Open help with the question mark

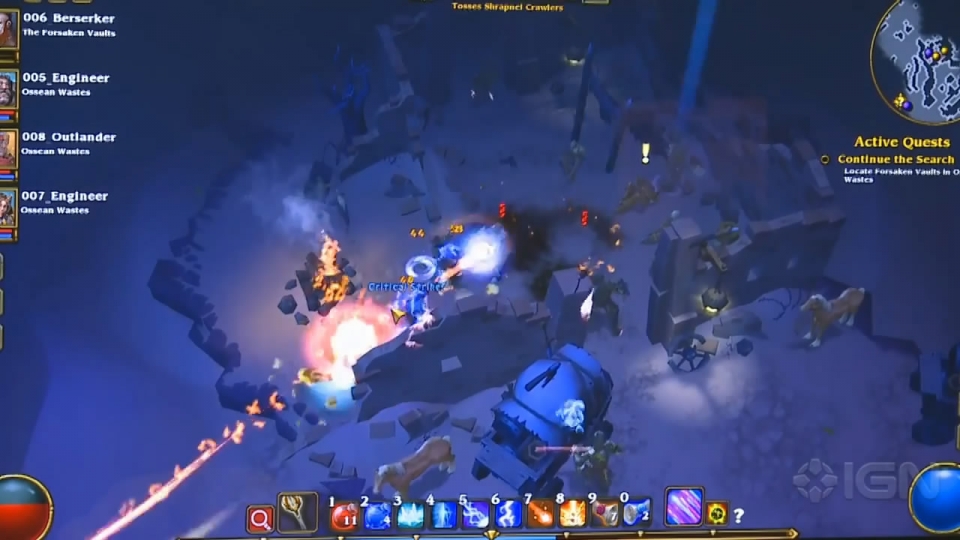point(739,516)
